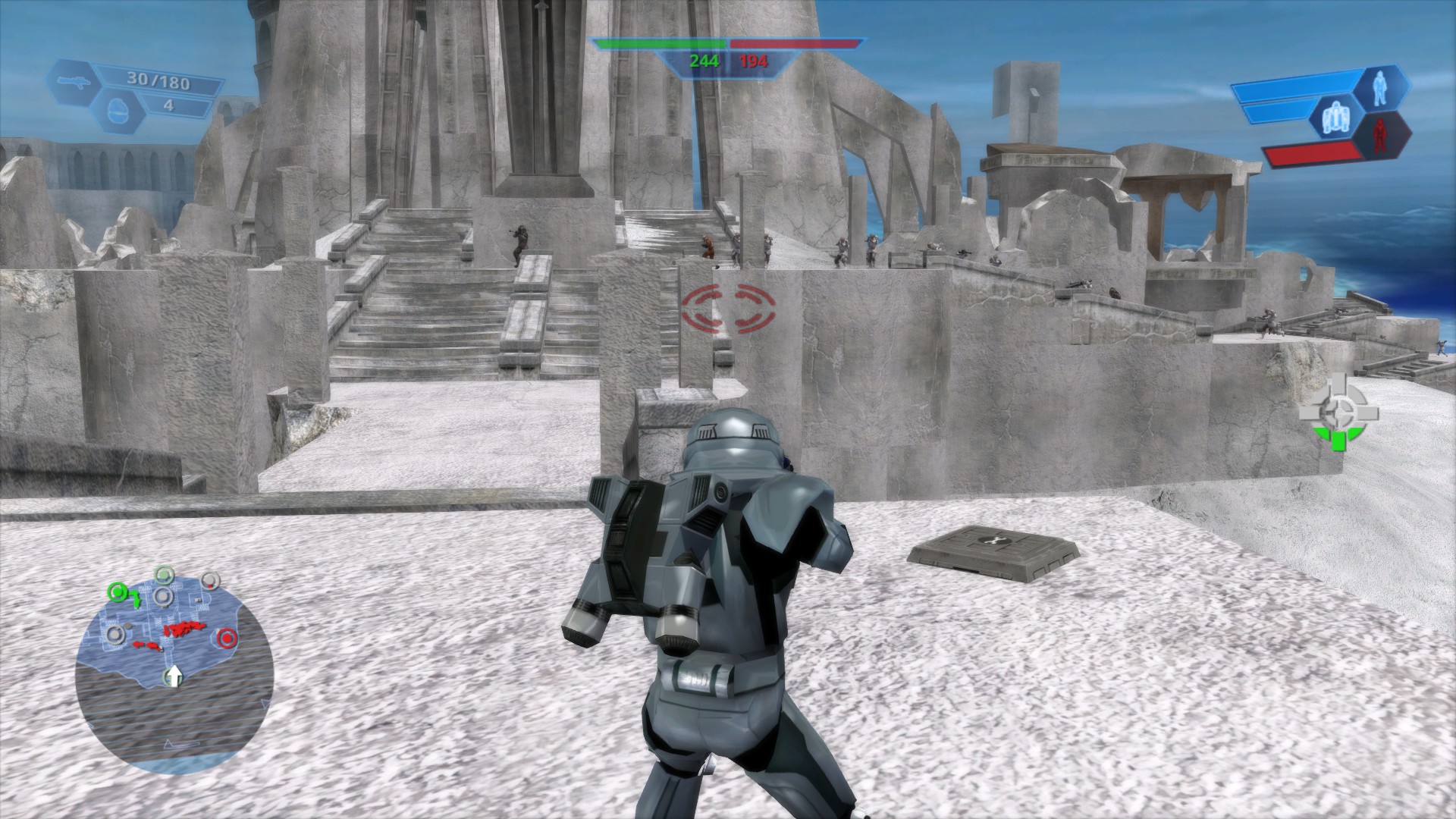Image resolution: width=1456 pixels, height=819 pixels.
Task: Click the white player arrow on minimap
Action: tap(174, 676)
